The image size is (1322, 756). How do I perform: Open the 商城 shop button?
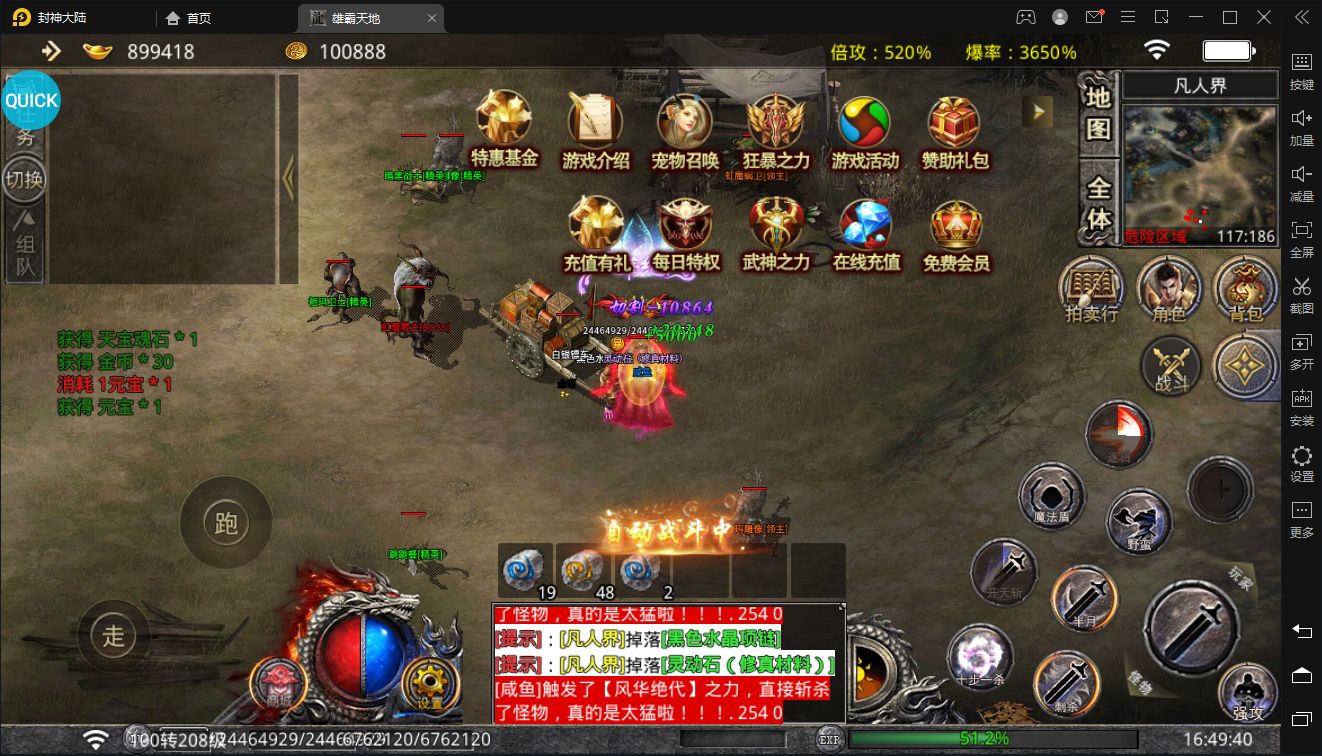(277, 685)
